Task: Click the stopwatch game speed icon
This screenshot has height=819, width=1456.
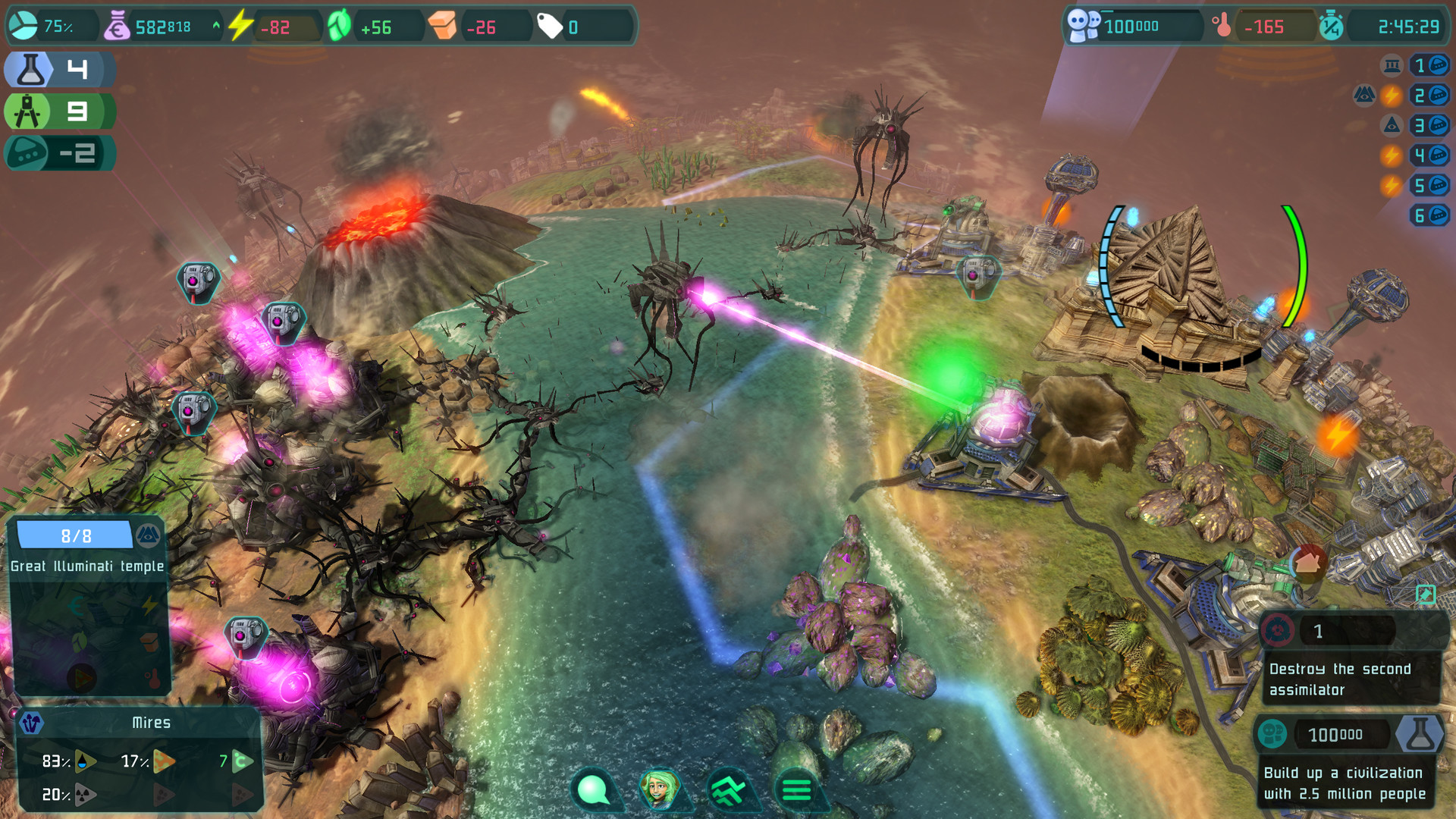Action: click(x=1331, y=27)
